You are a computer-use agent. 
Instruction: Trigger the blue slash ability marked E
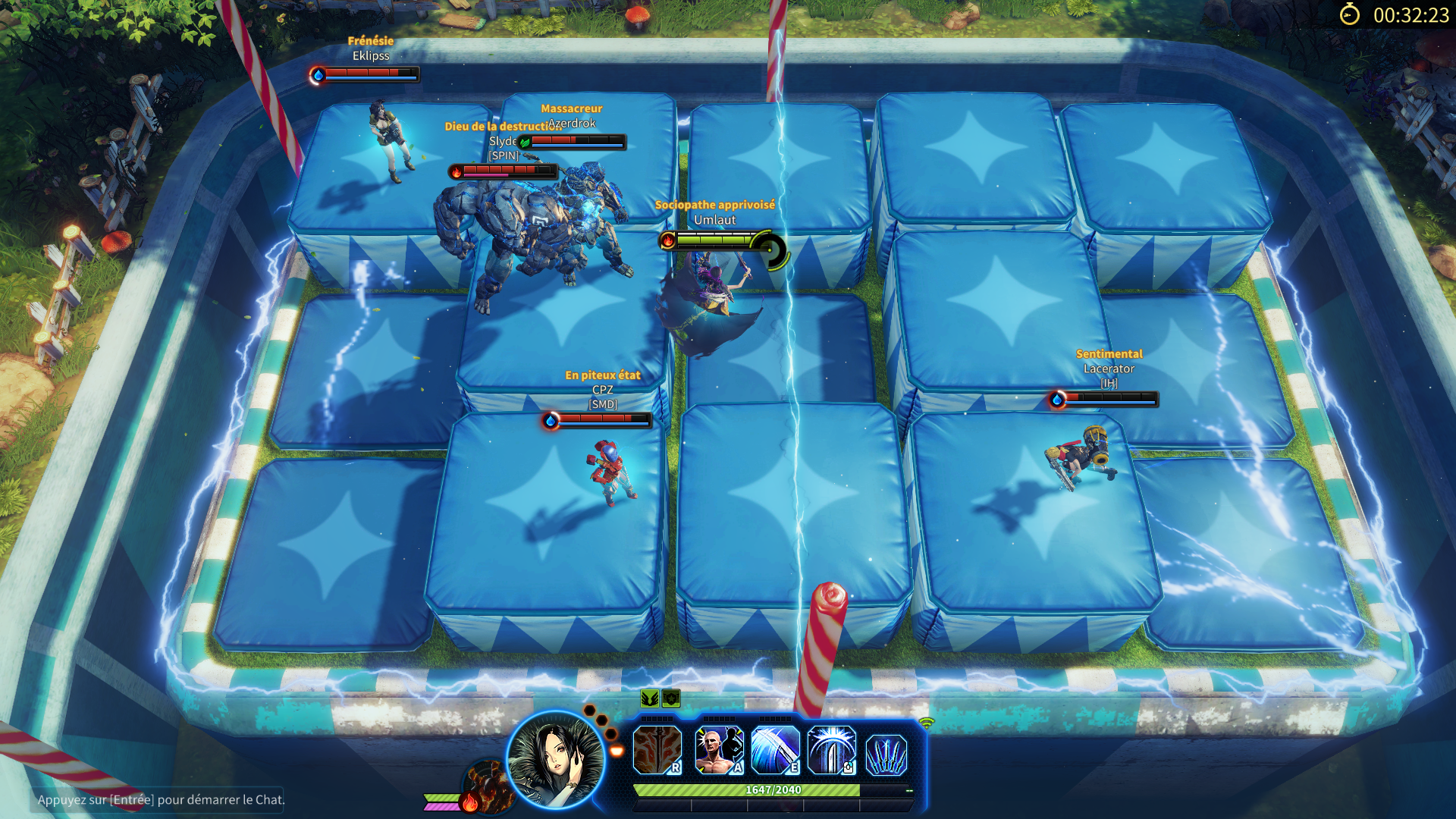pyautogui.click(x=775, y=750)
